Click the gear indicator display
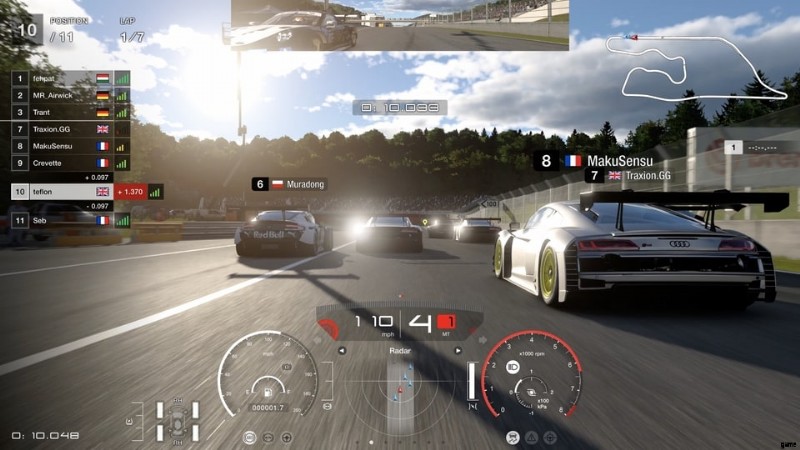 click(x=421, y=324)
